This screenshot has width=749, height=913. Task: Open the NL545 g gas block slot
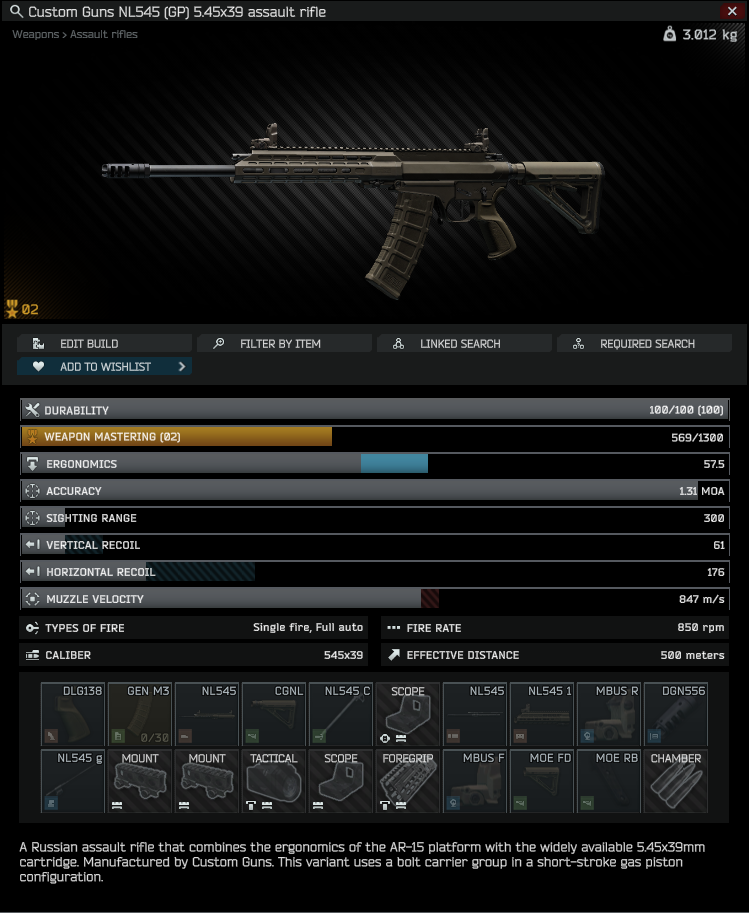73,781
